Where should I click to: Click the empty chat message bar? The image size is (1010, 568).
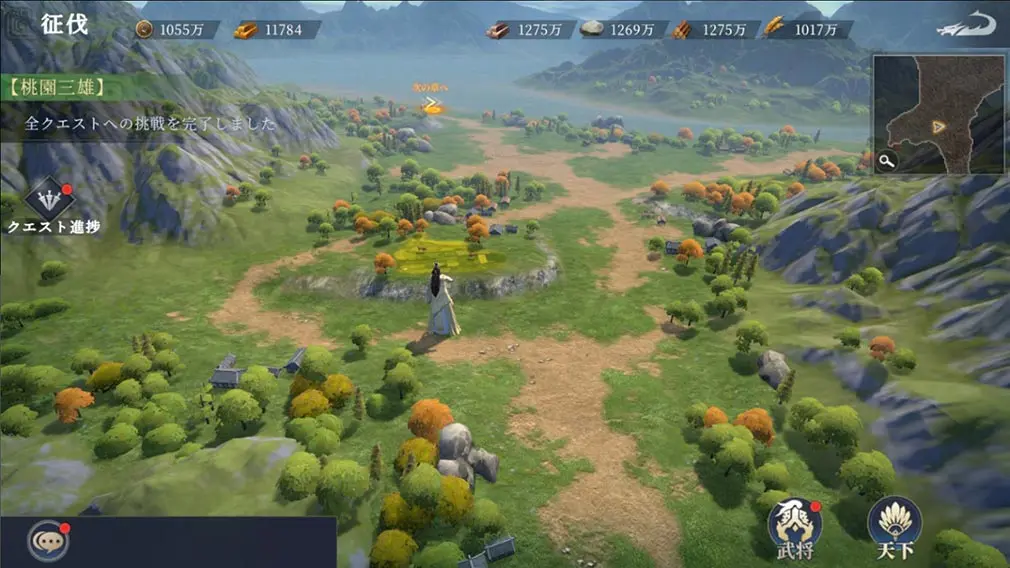[x=200, y=542]
